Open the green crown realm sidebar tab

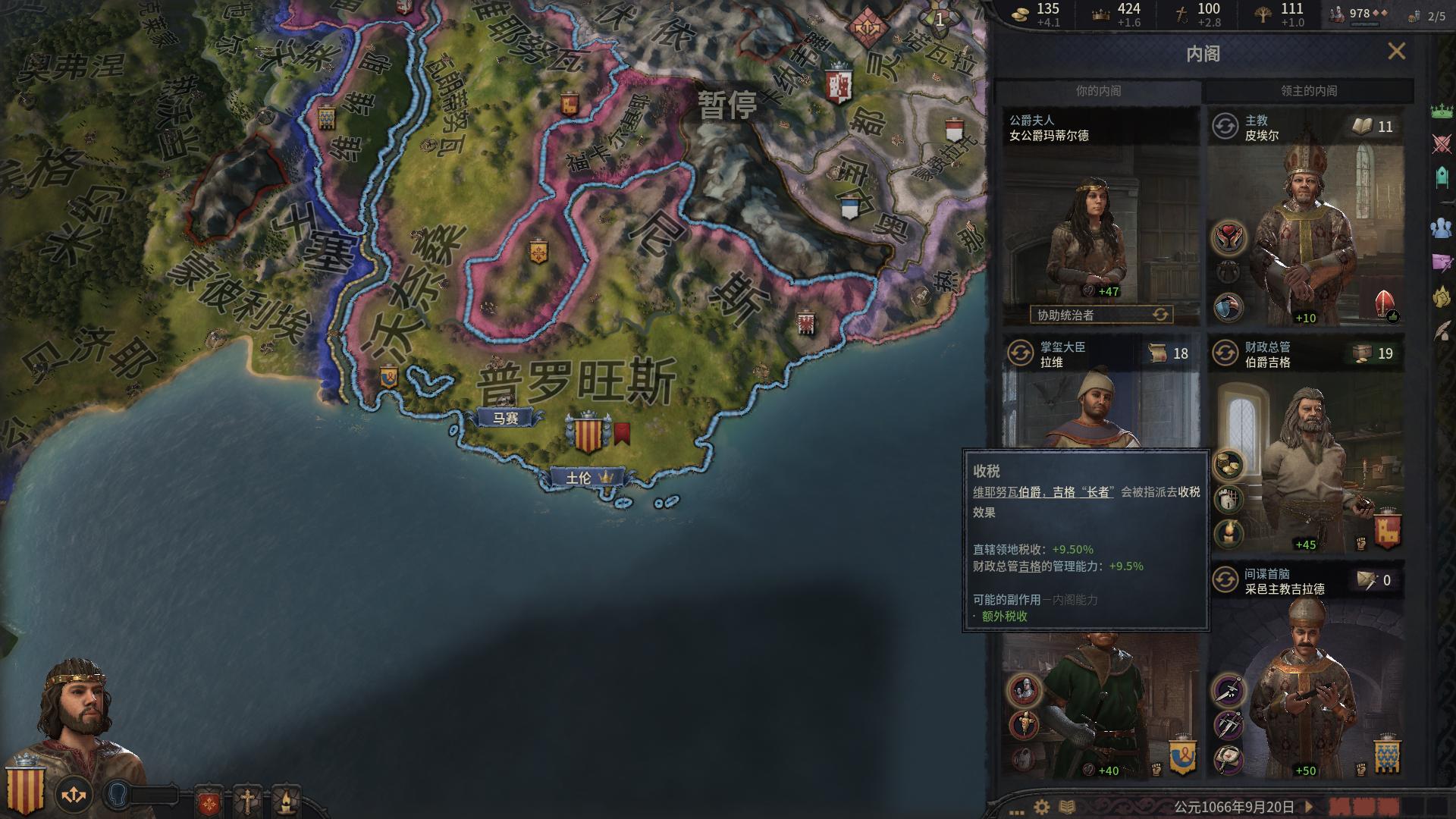coord(1442,111)
